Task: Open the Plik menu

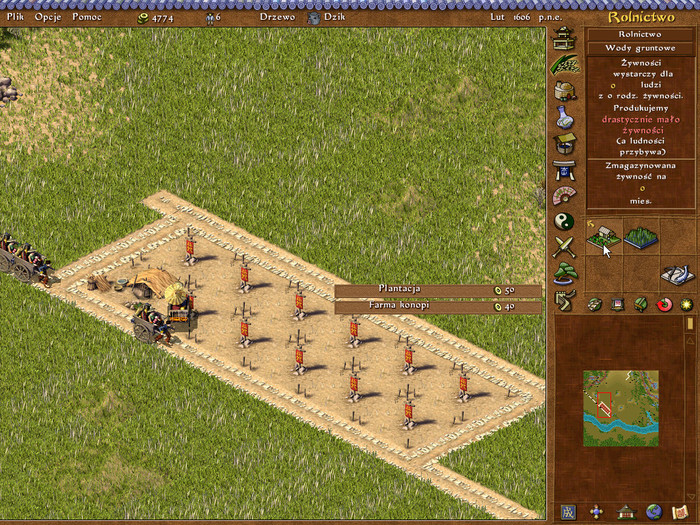Action: click(x=15, y=17)
